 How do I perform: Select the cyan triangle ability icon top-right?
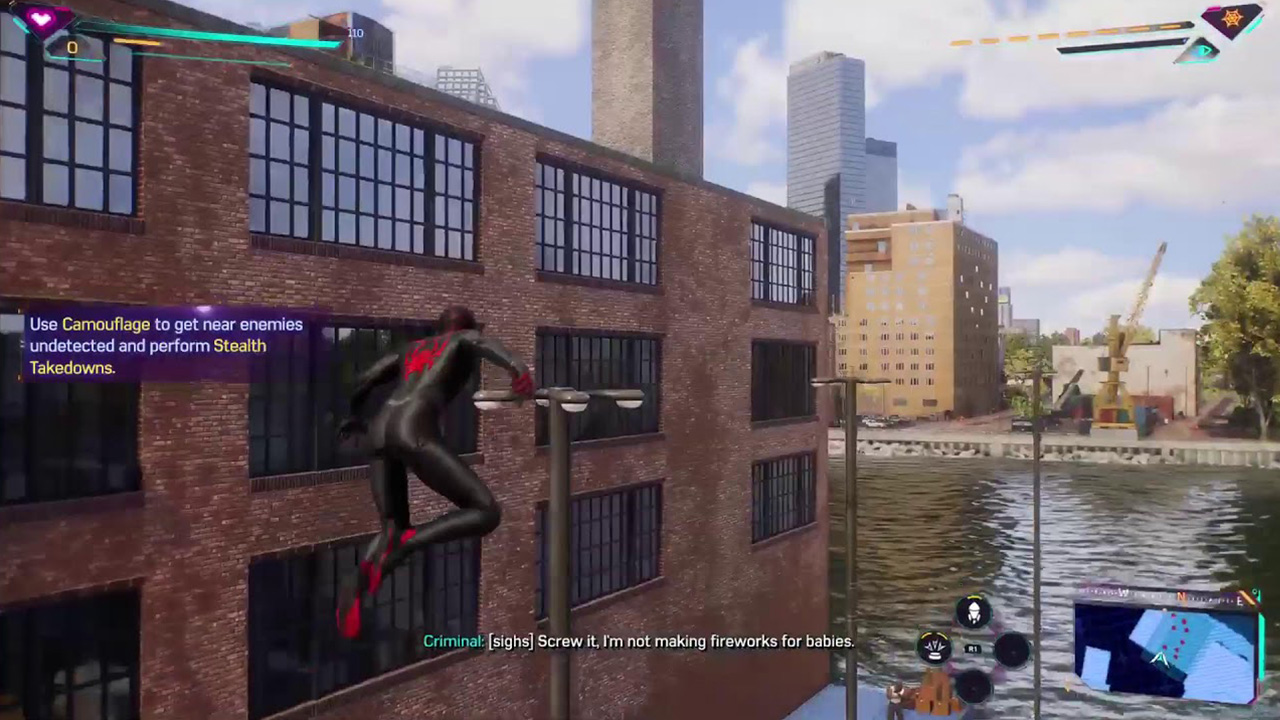point(1204,50)
